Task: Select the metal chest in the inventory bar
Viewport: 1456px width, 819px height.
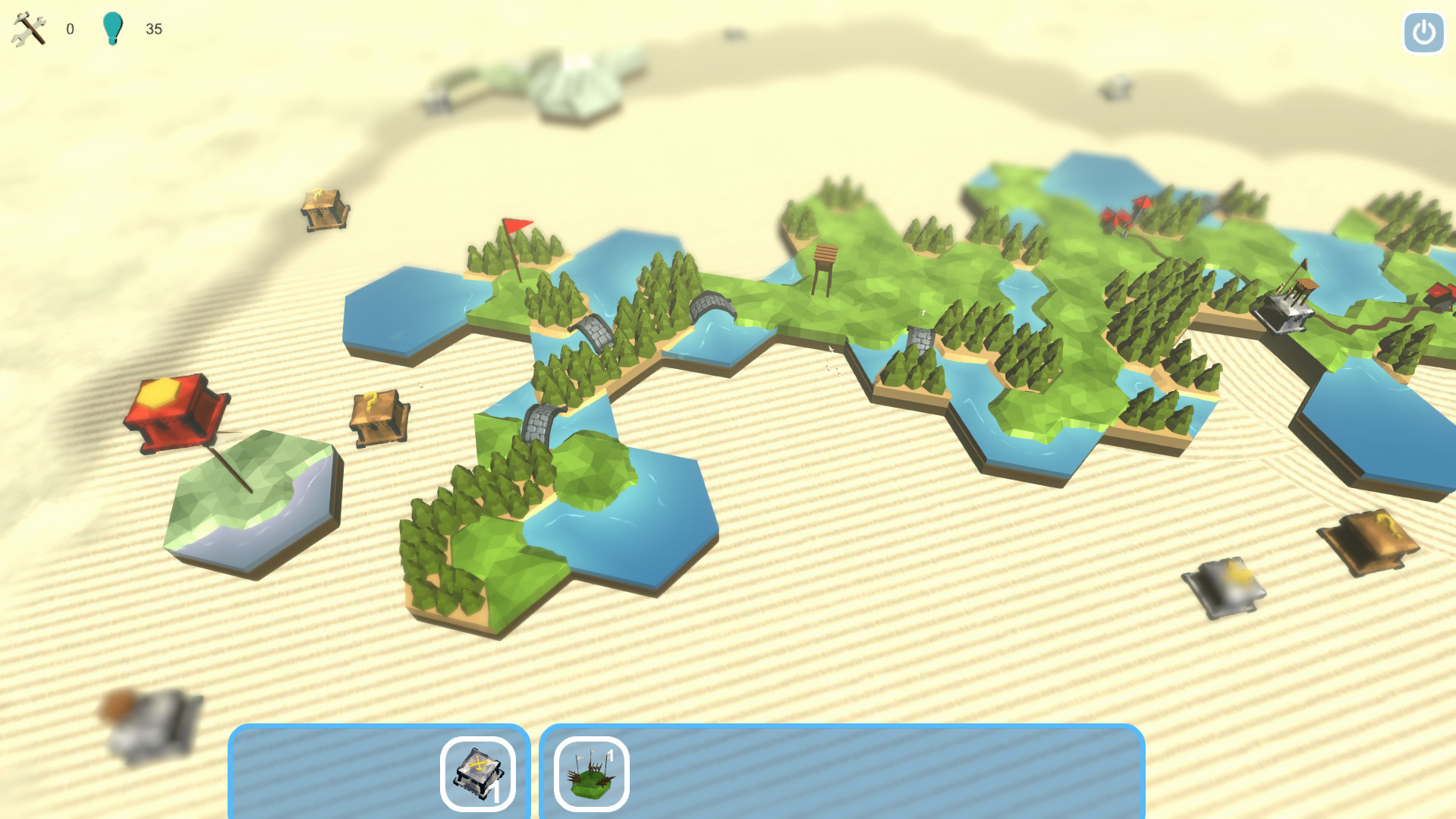Action: click(478, 772)
